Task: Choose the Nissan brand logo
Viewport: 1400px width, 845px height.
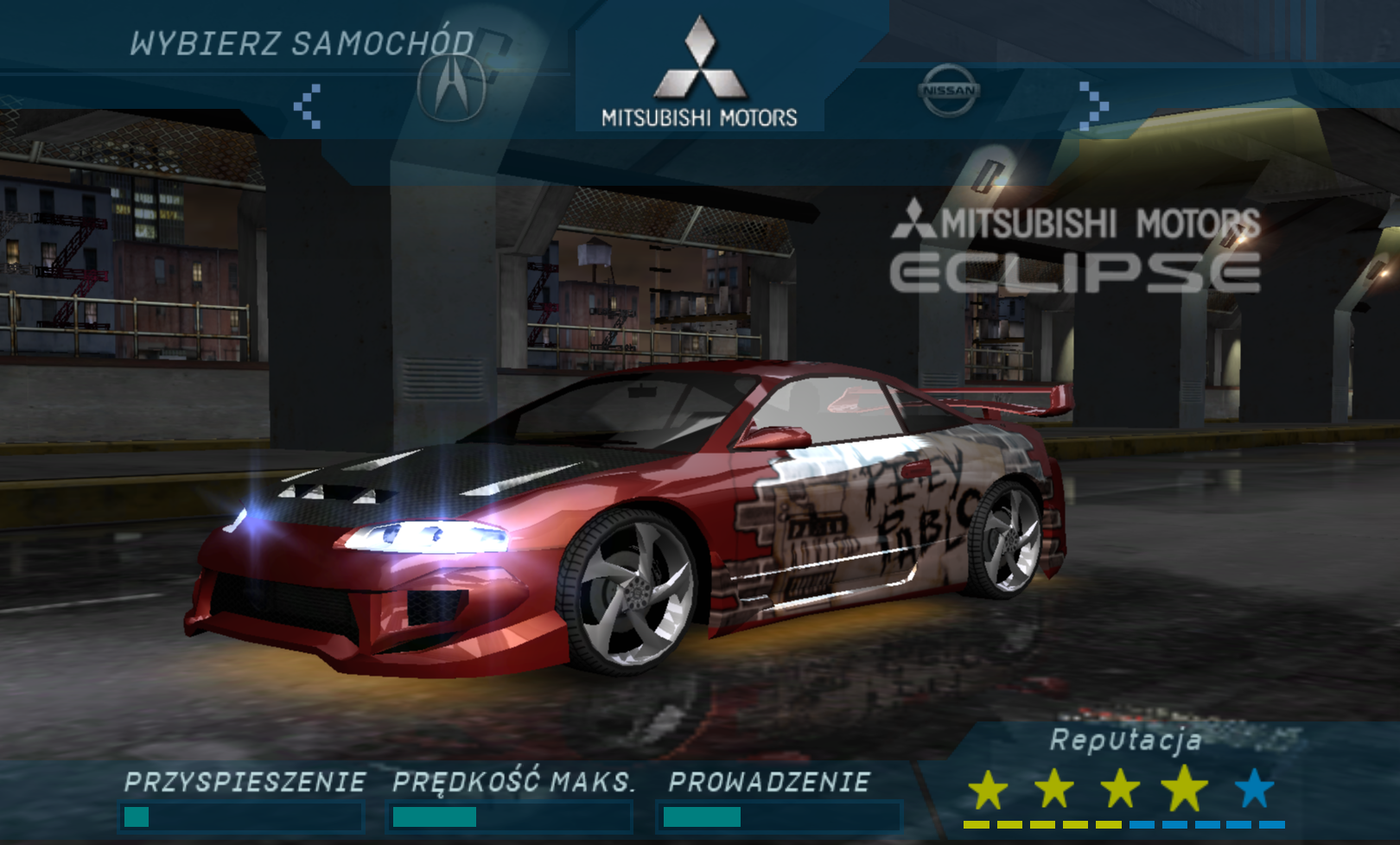Action: (x=949, y=90)
